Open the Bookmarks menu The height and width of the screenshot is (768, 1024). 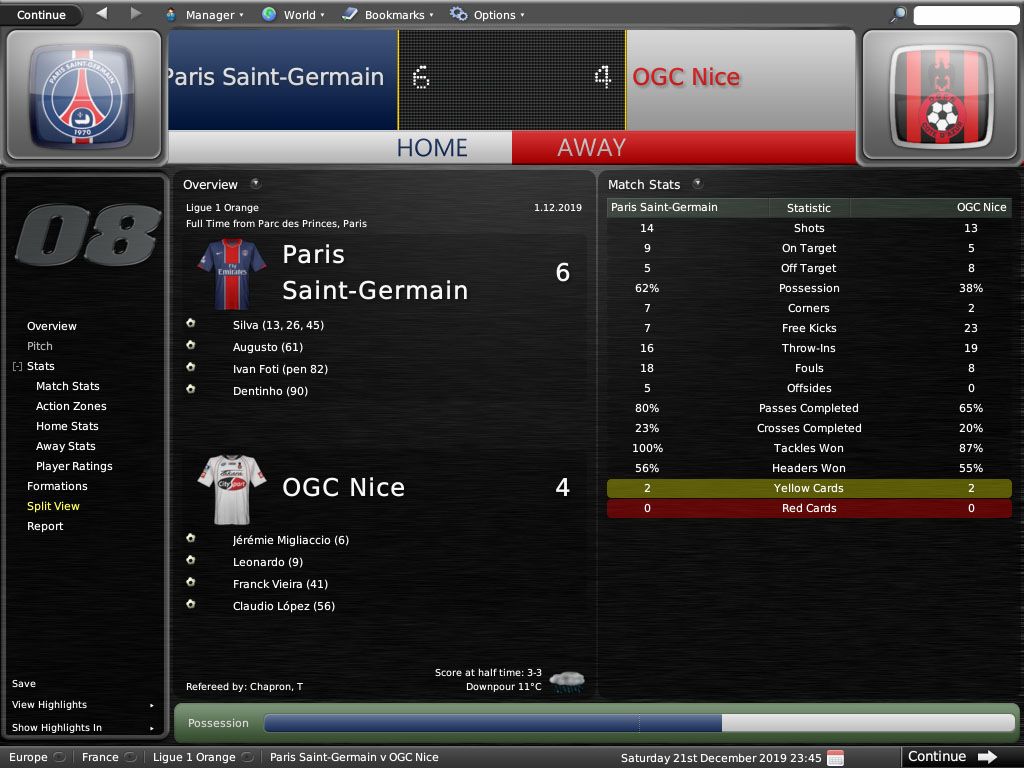pos(388,15)
